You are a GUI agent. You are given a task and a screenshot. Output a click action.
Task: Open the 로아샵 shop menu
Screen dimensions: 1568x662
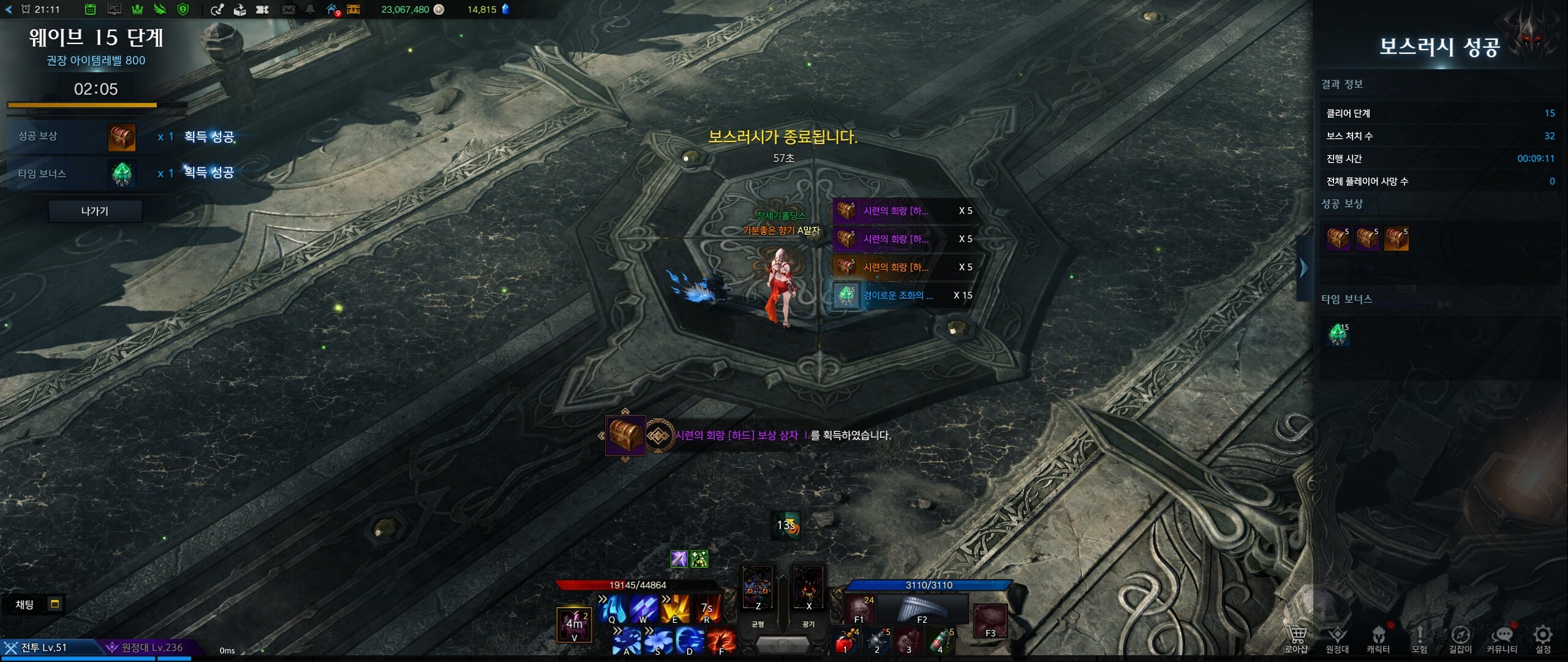click(x=1296, y=639)
